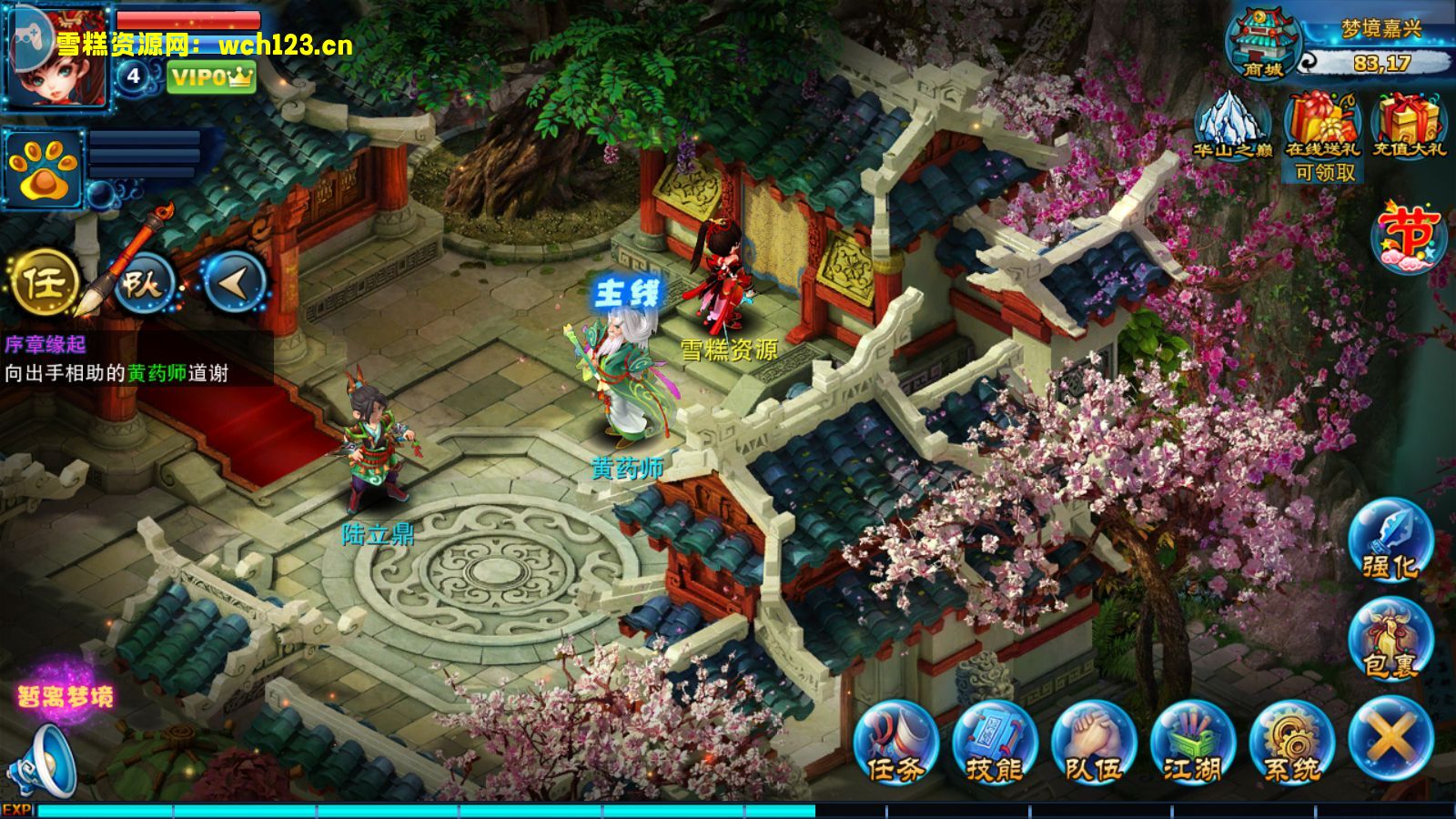Screen dimensions: 1456x819
Task: Open the 节 festival event icon
Action: [x=1409, y=236]
